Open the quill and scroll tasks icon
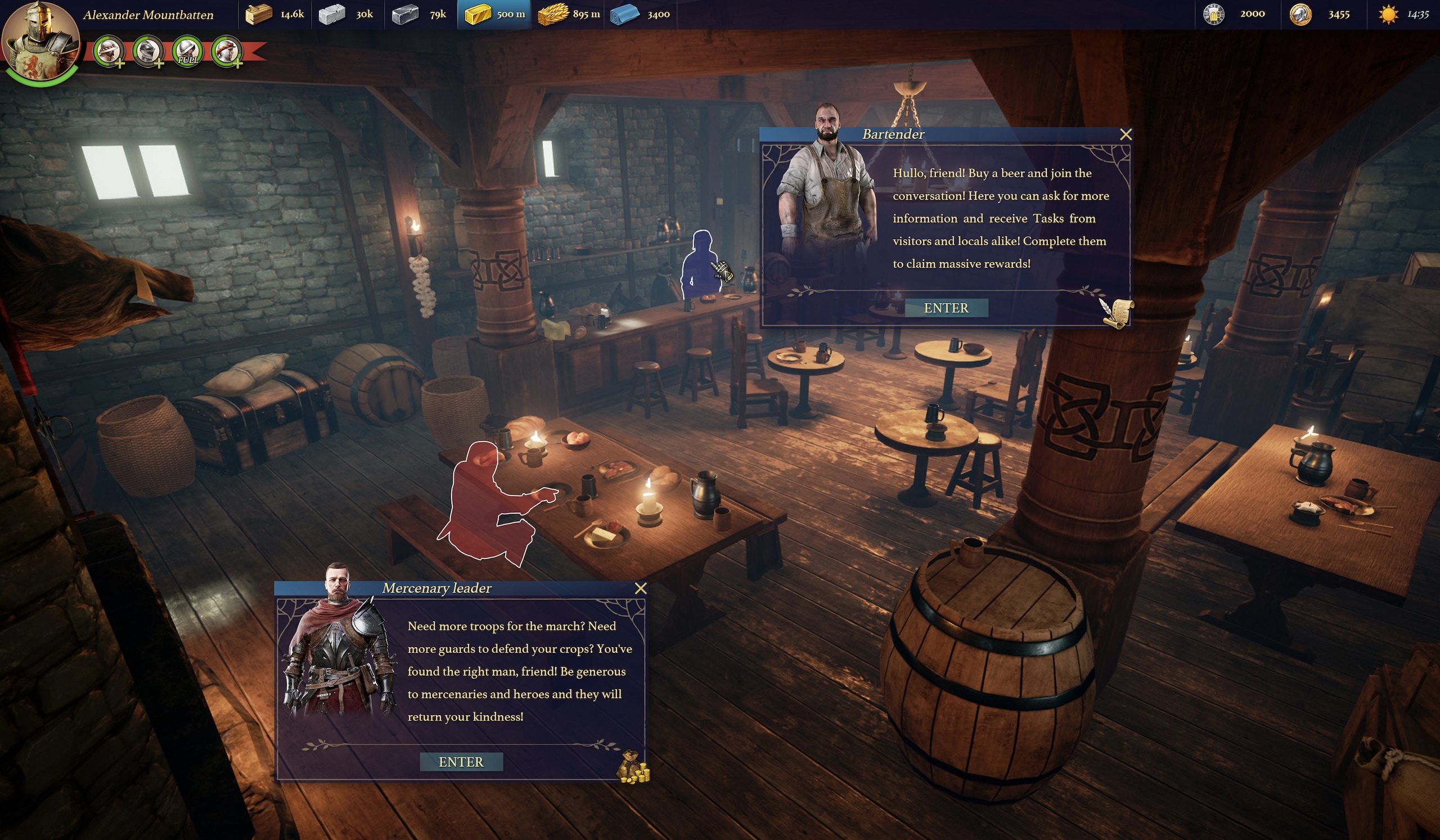 [x=1117, y=313]
